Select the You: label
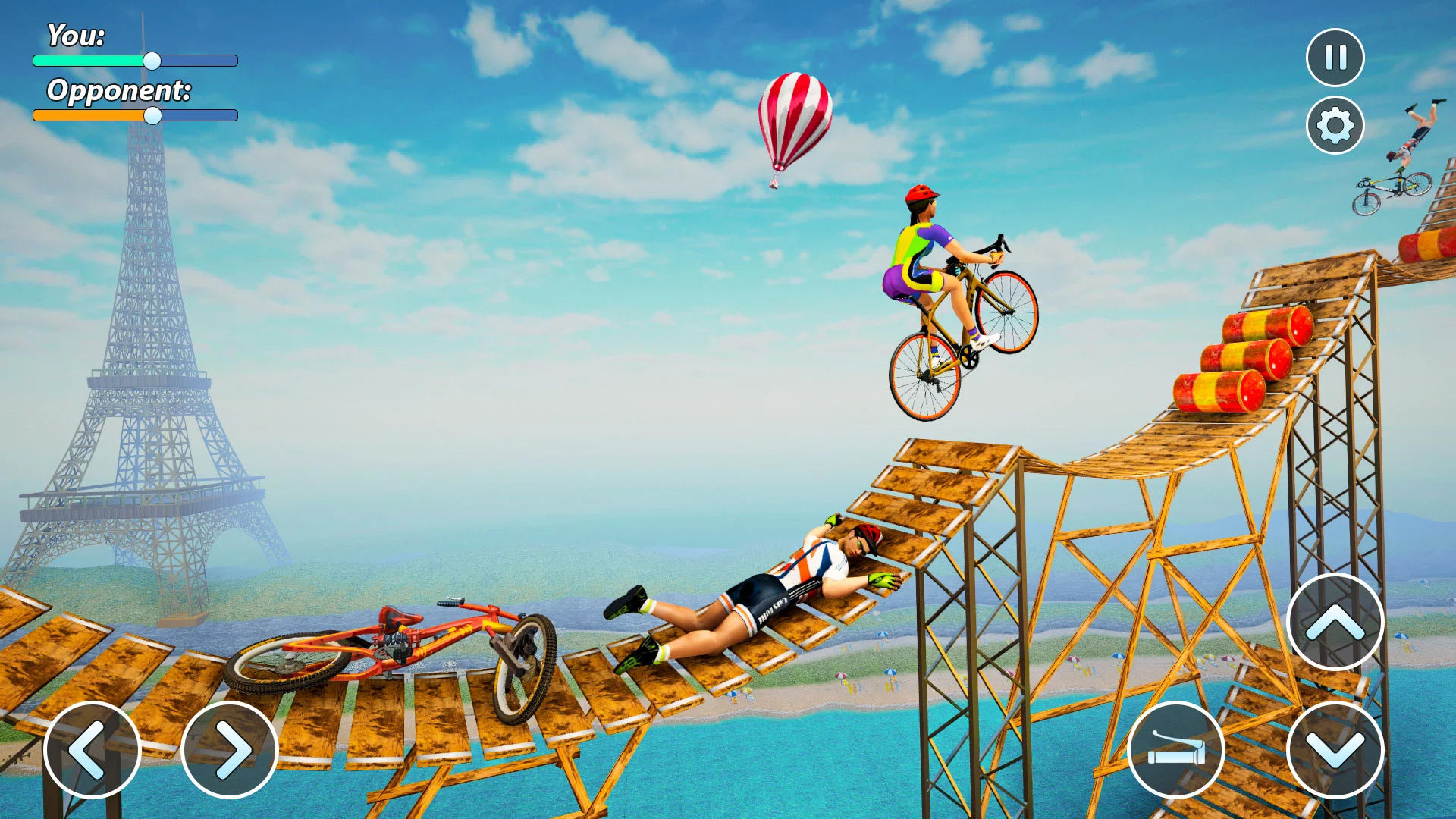This screenshot has height=819, width=1456. point(76,34)
